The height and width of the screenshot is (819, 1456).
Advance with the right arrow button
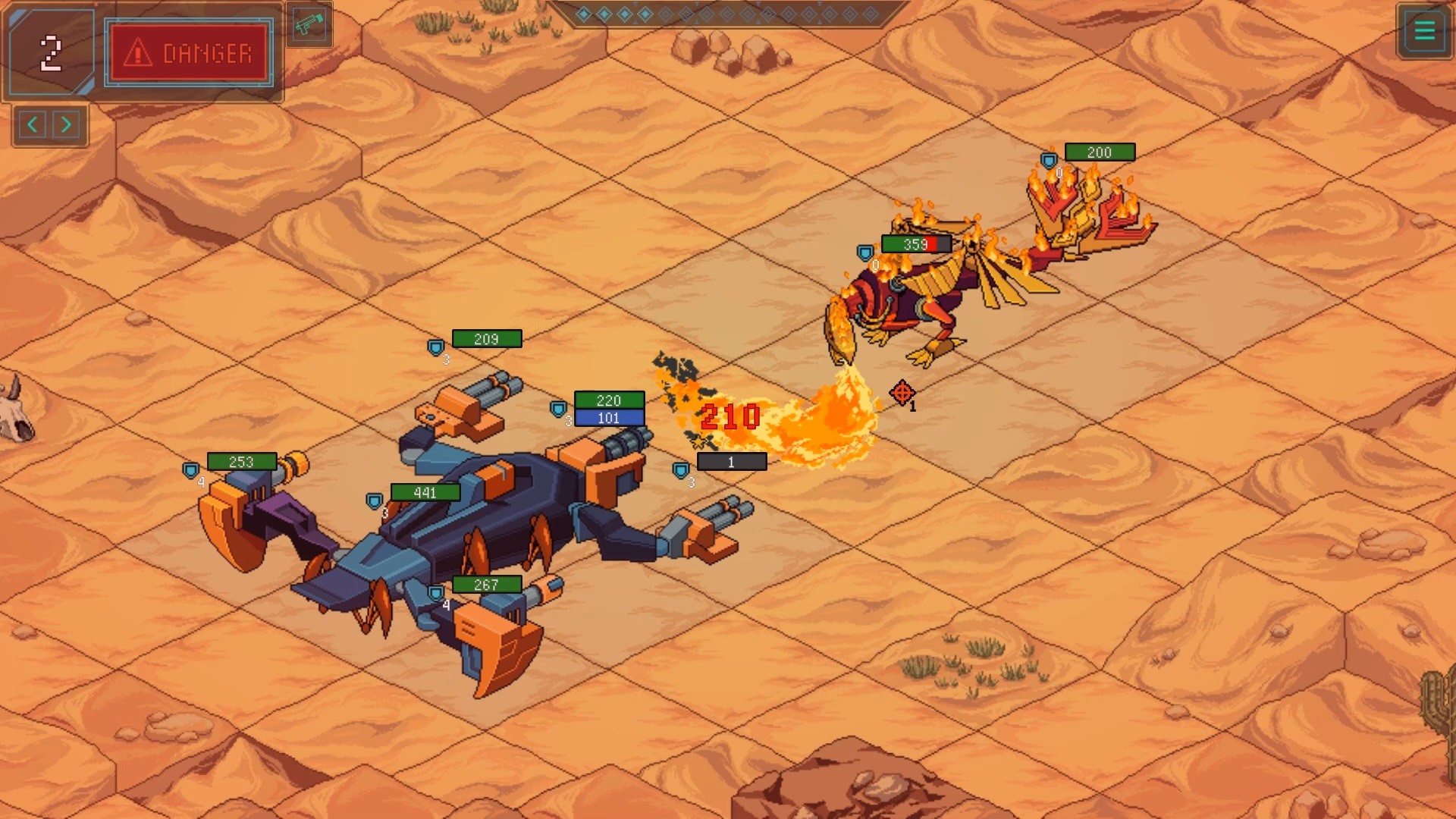tap(67, 124)
